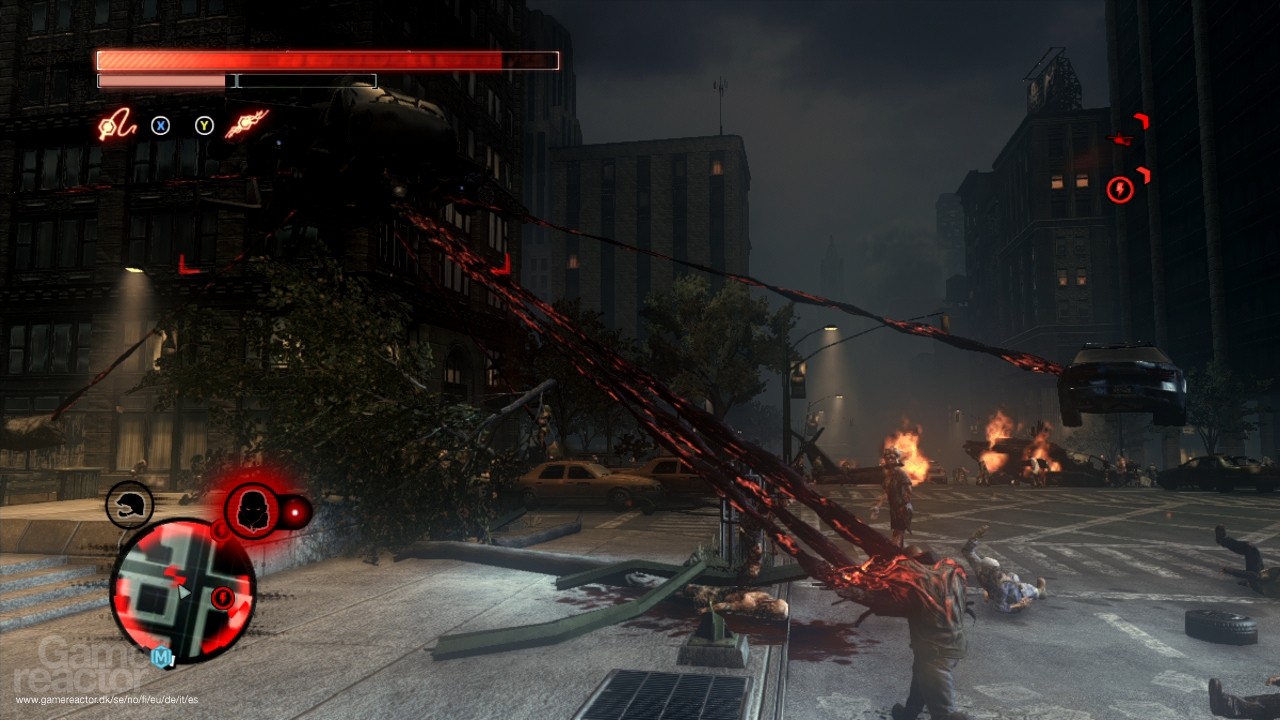
Task: Open the M mission marker on the minimap
Action: point(162,655)
